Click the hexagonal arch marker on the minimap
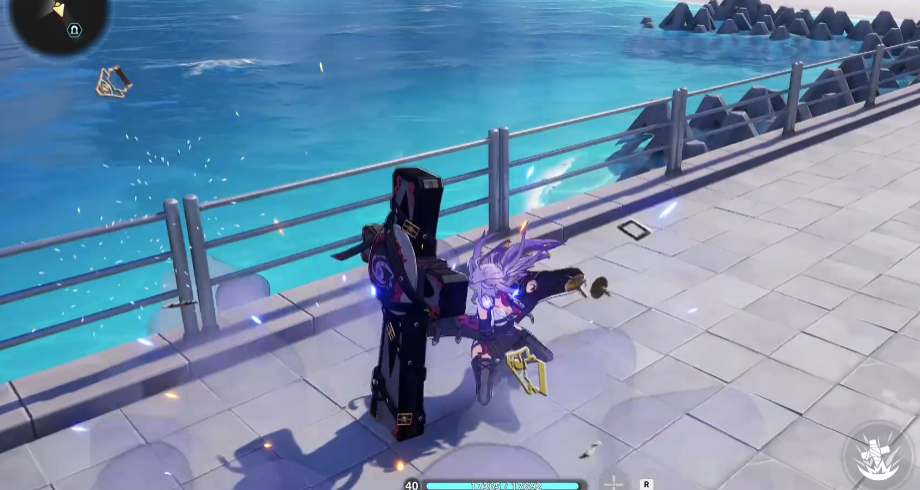The image size is (920, 490). tap(73, 30)
